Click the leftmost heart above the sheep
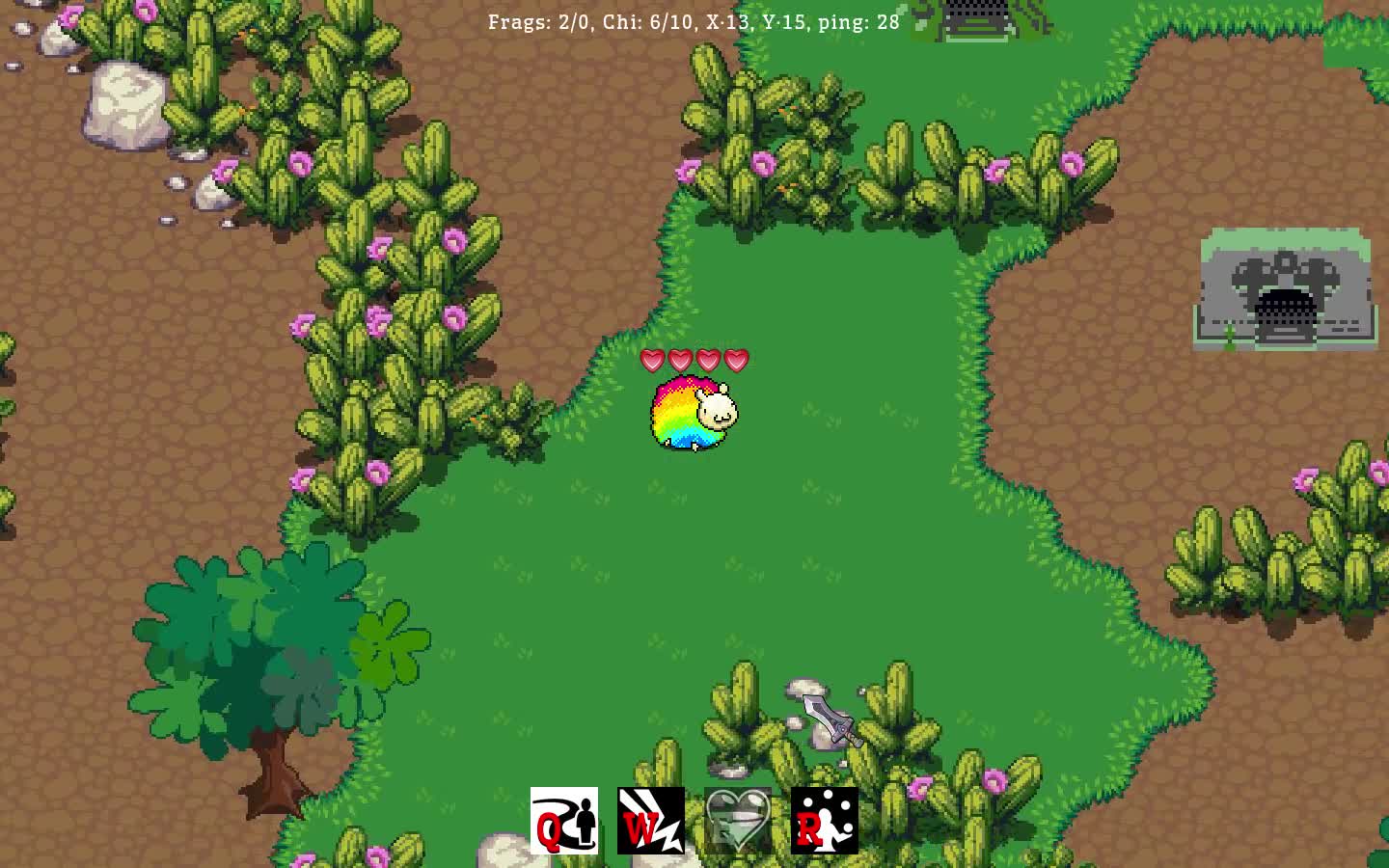Screen dimensions: 1389x868 coord(651,359)
